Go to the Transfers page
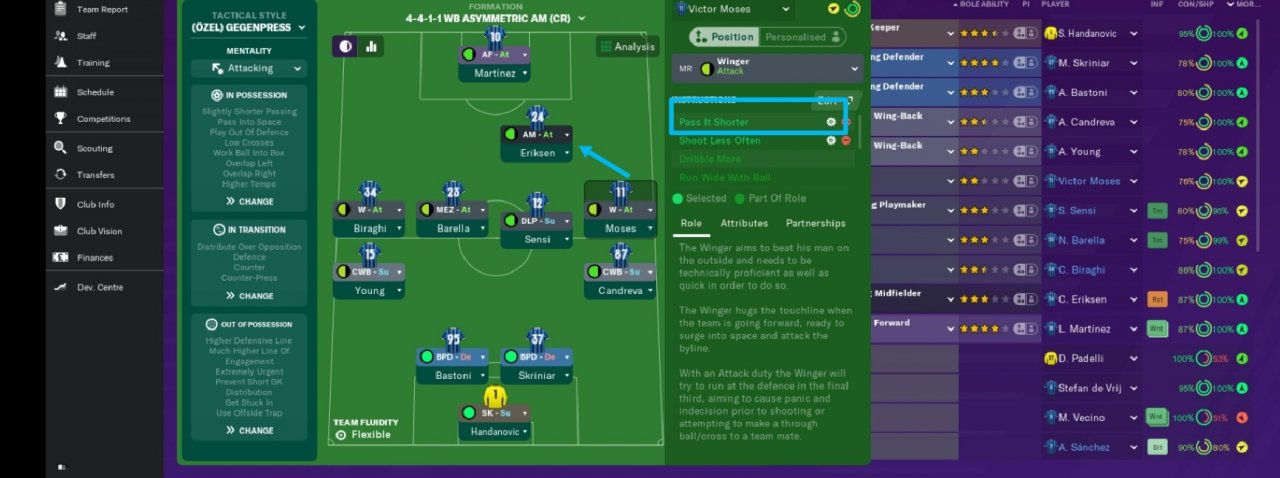The height and width of the screenshot is (478, 1280). coord(95,175)
